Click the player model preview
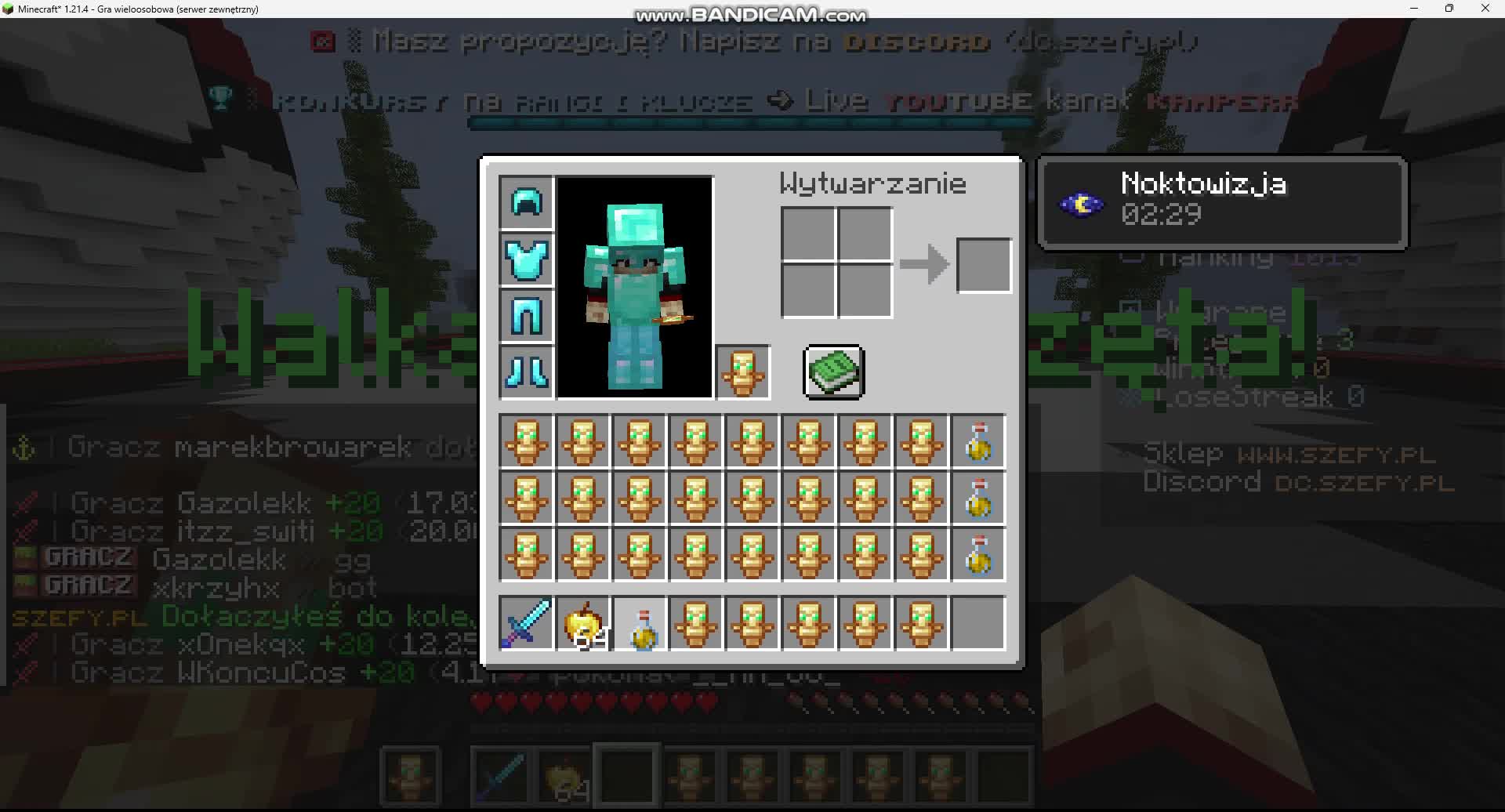1505x812 pixels. pos(635,286)
